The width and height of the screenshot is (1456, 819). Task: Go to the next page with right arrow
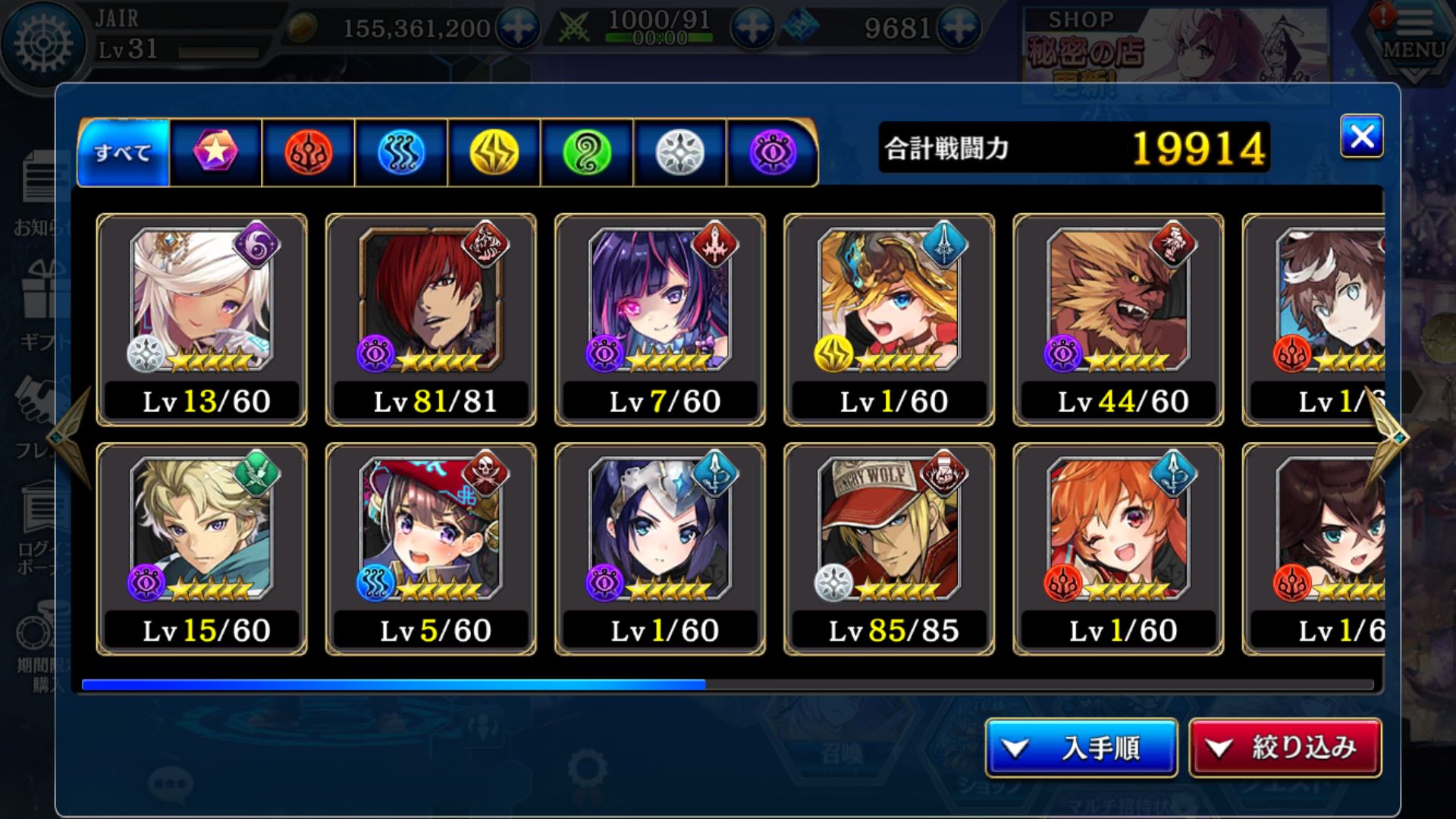pyautogui.click(x=1388, y=436)
